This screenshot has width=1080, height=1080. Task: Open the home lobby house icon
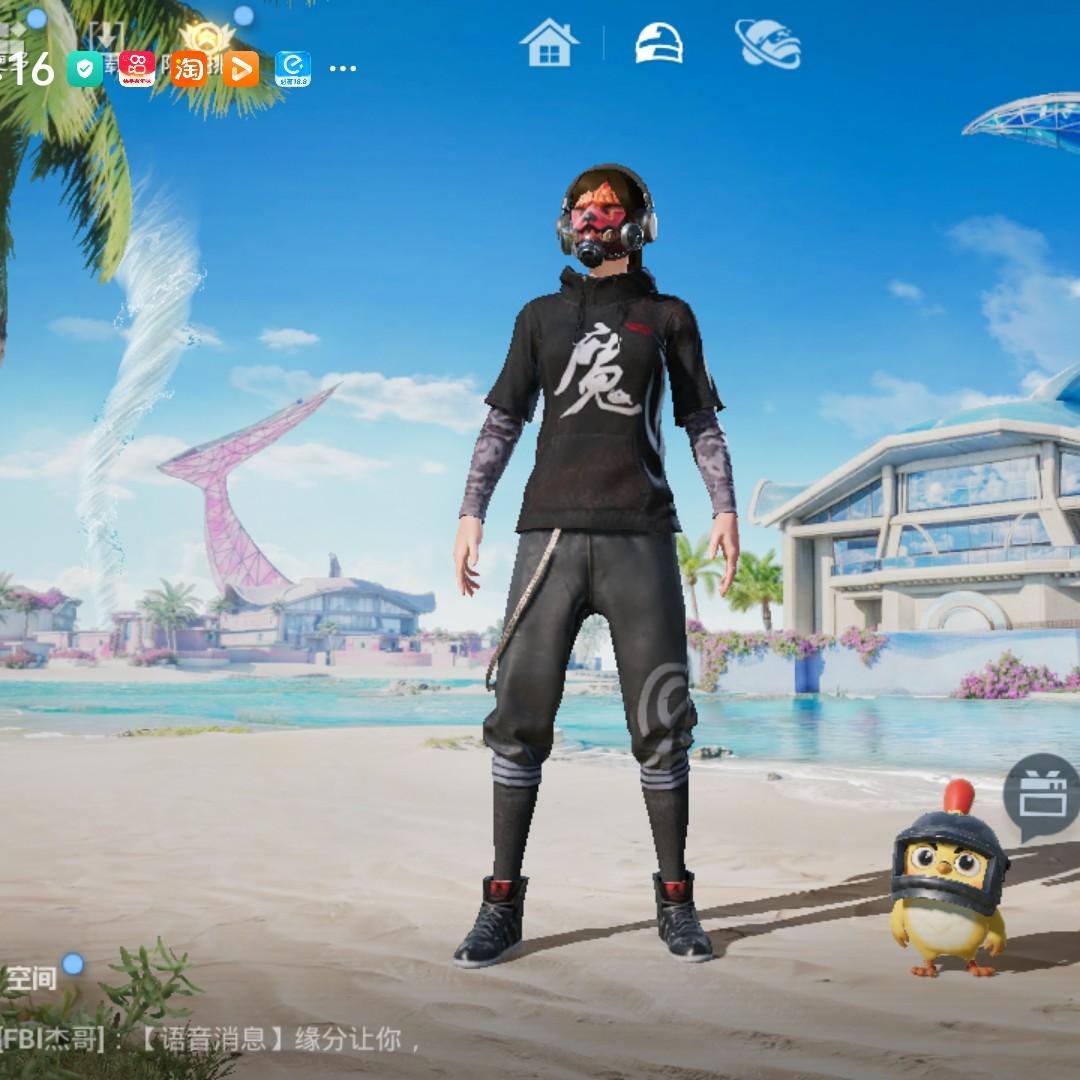[549, 44]
